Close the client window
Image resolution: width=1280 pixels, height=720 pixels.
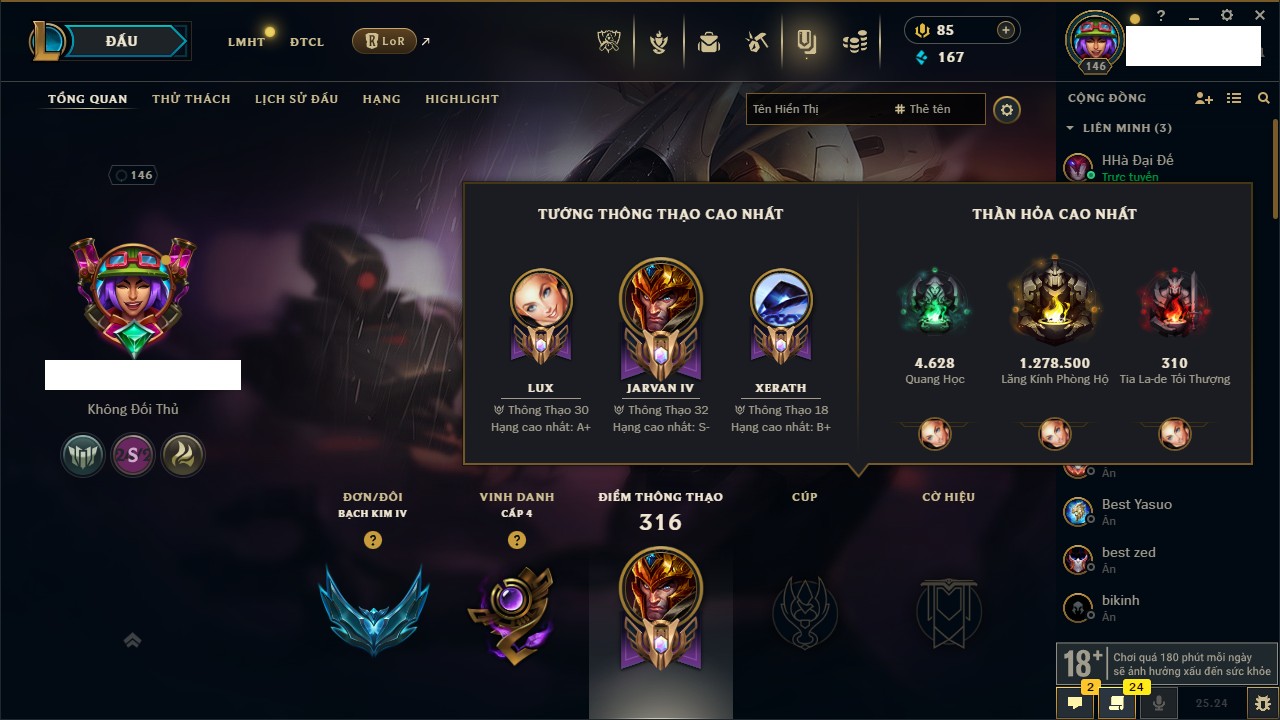pyautogui.click(x=1259, y=16)
